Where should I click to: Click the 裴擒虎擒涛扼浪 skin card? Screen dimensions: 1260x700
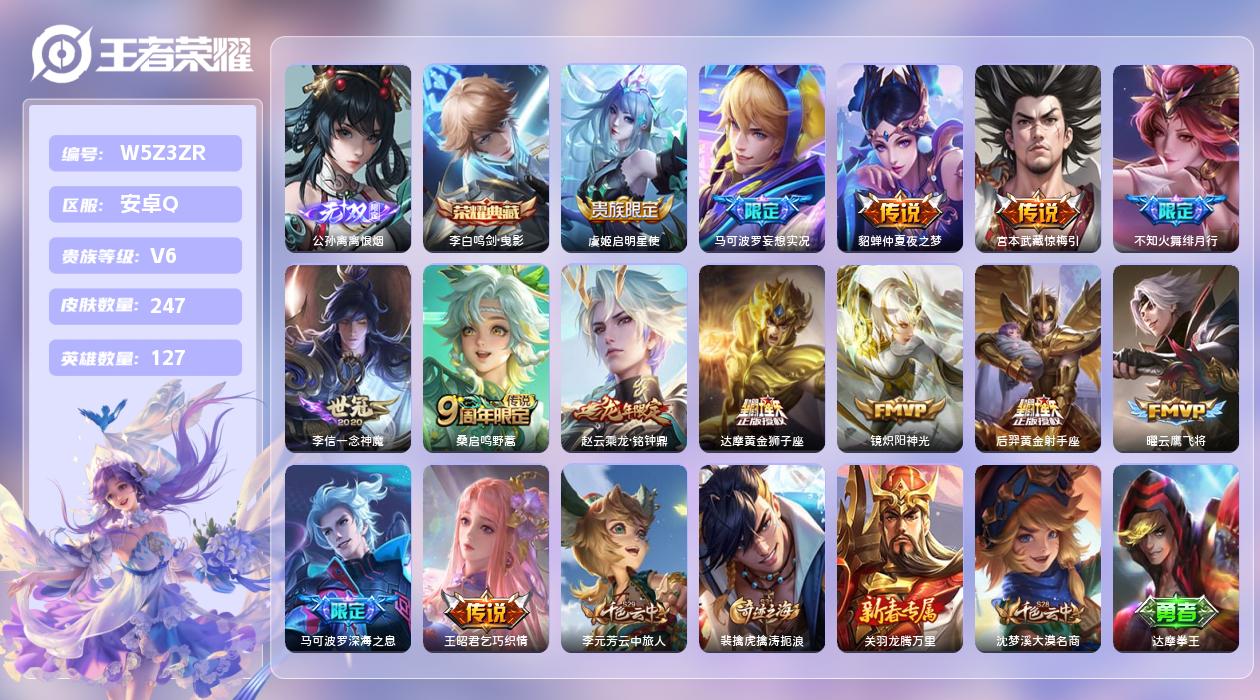(x=762, y=558)
